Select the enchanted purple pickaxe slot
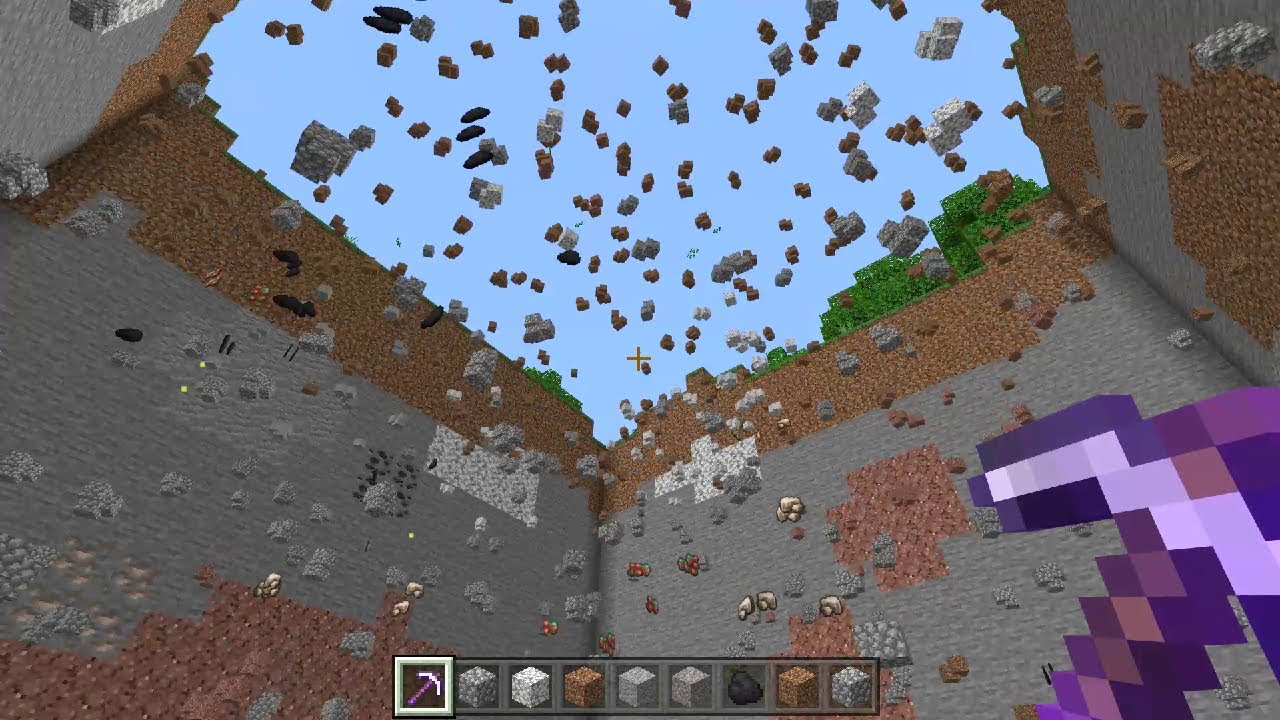 [424, 686]
